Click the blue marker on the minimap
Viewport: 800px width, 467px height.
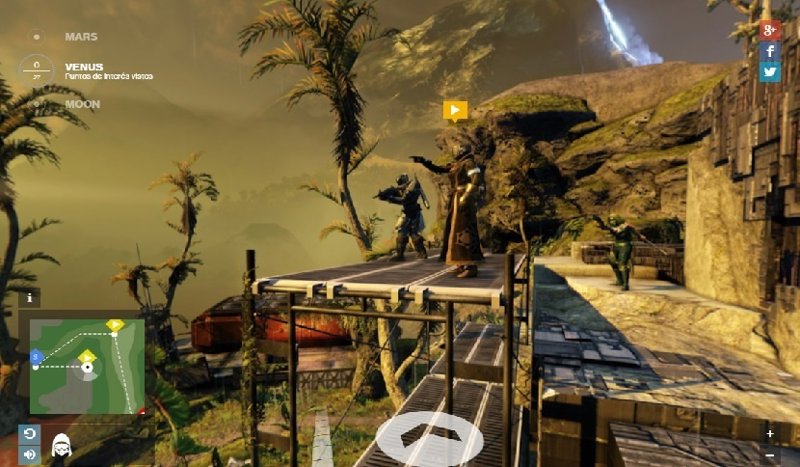point(36,355)
